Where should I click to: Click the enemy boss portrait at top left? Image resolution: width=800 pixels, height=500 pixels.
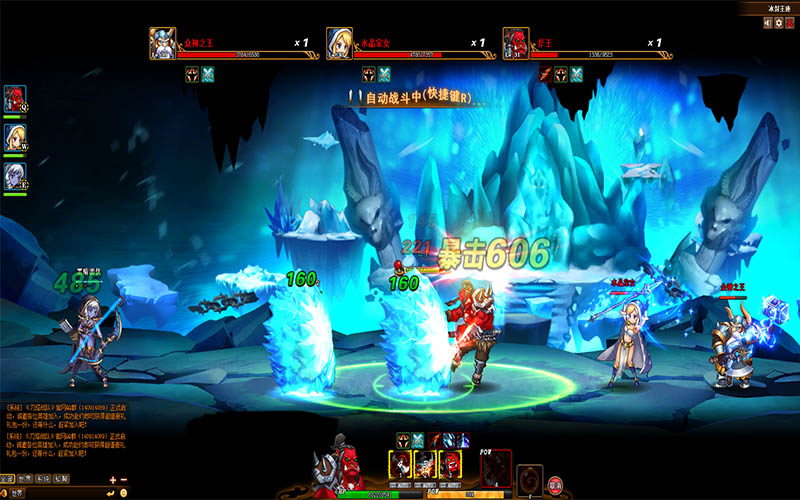pyautogui.click(x=164, y=43)
